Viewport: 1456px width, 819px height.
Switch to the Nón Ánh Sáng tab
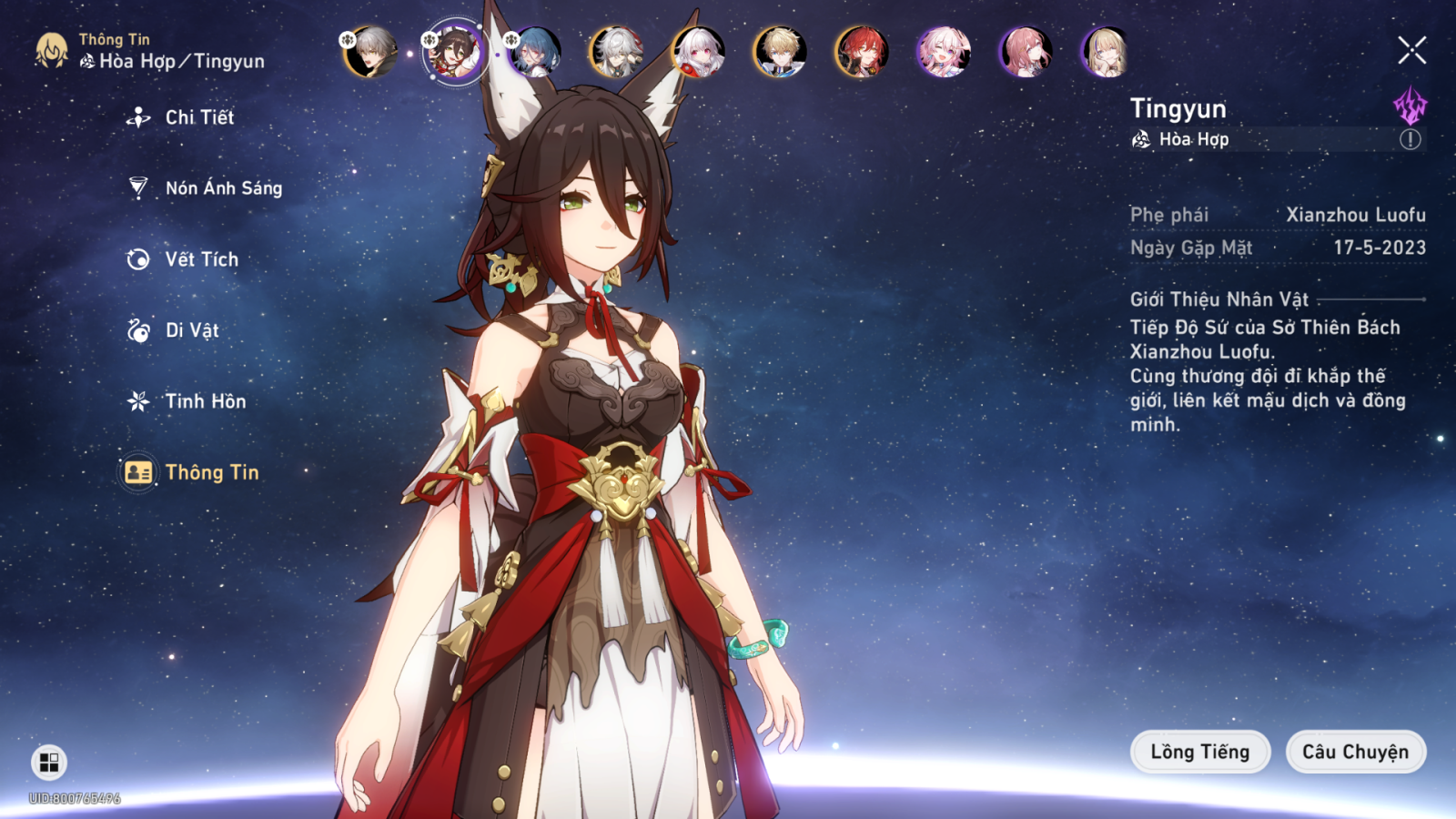[x=223, y=188]
